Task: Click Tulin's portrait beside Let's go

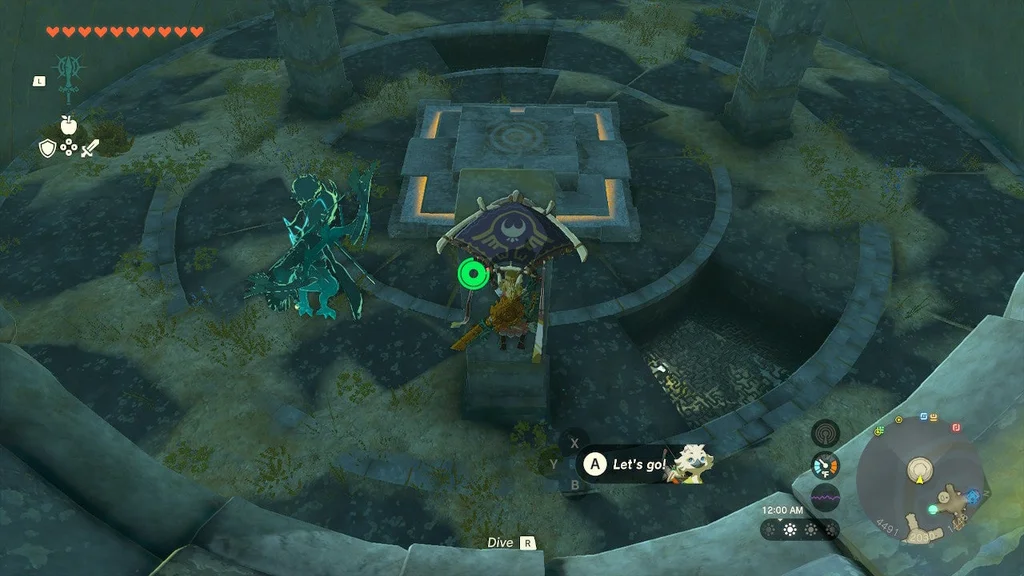Action: tap(691, 463)
